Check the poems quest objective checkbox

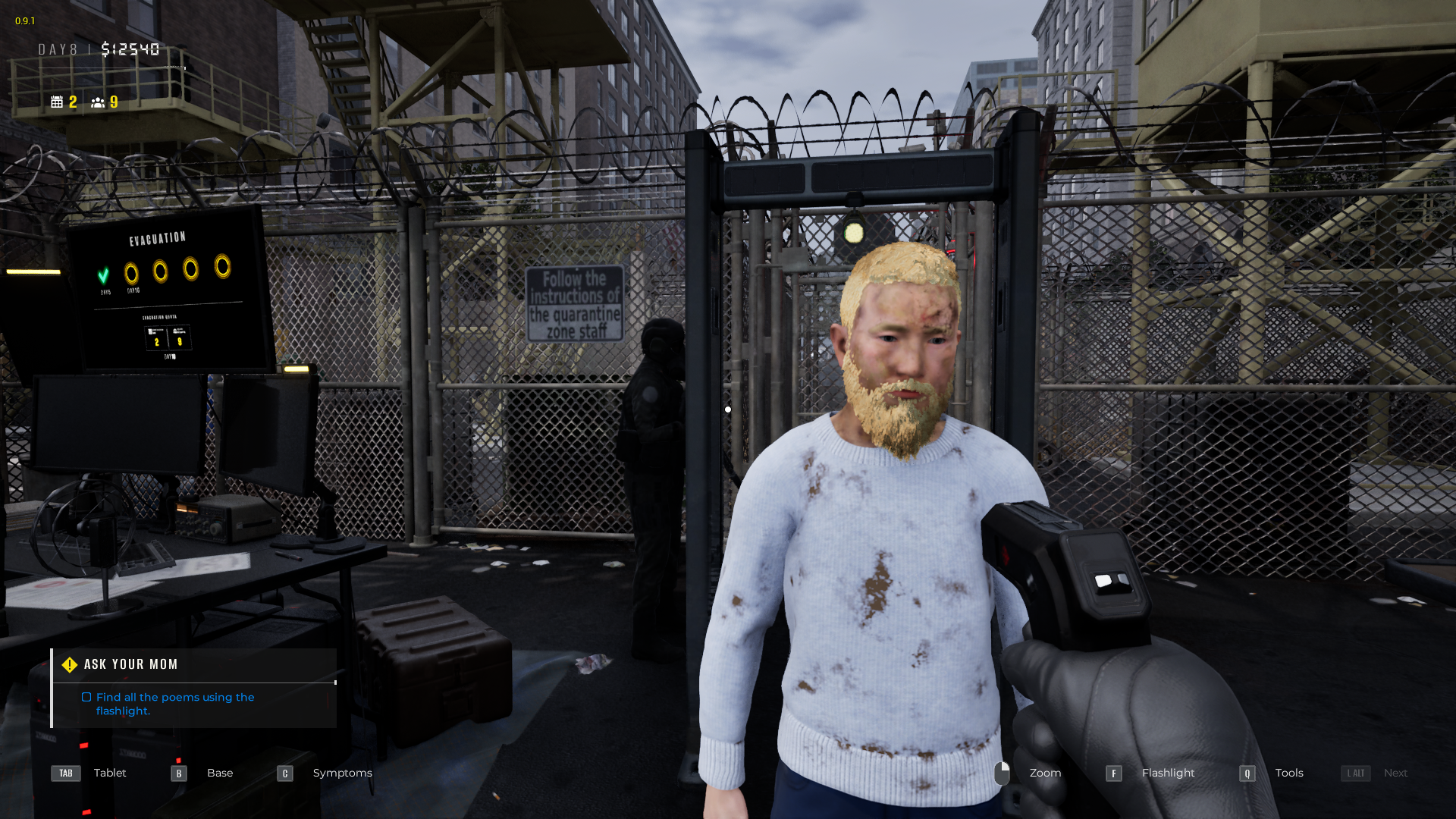[86, 696]
